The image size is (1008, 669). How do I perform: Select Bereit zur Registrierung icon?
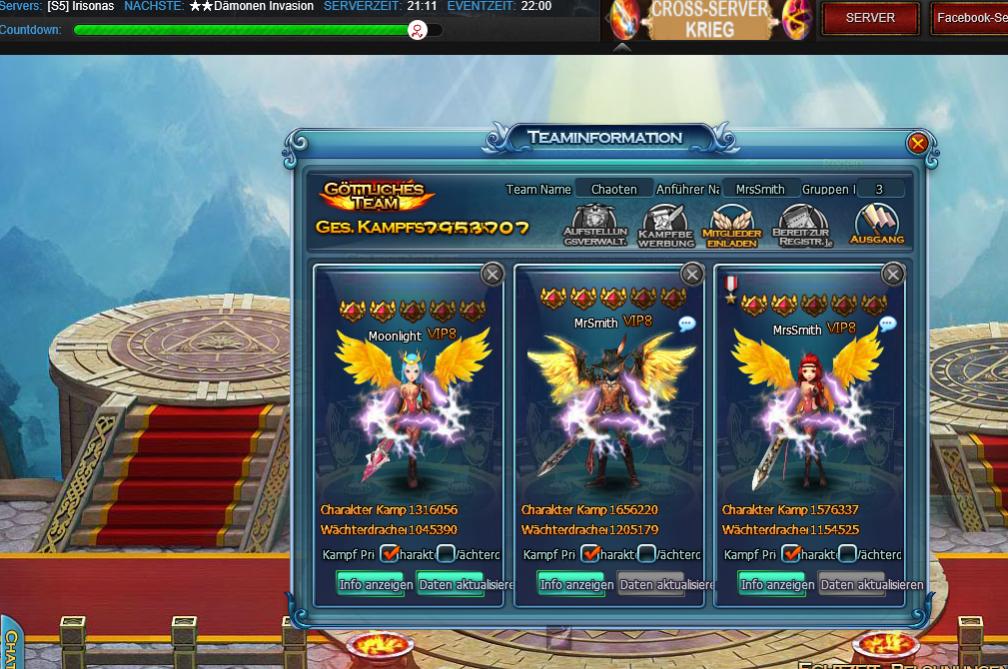coord(802,227)
